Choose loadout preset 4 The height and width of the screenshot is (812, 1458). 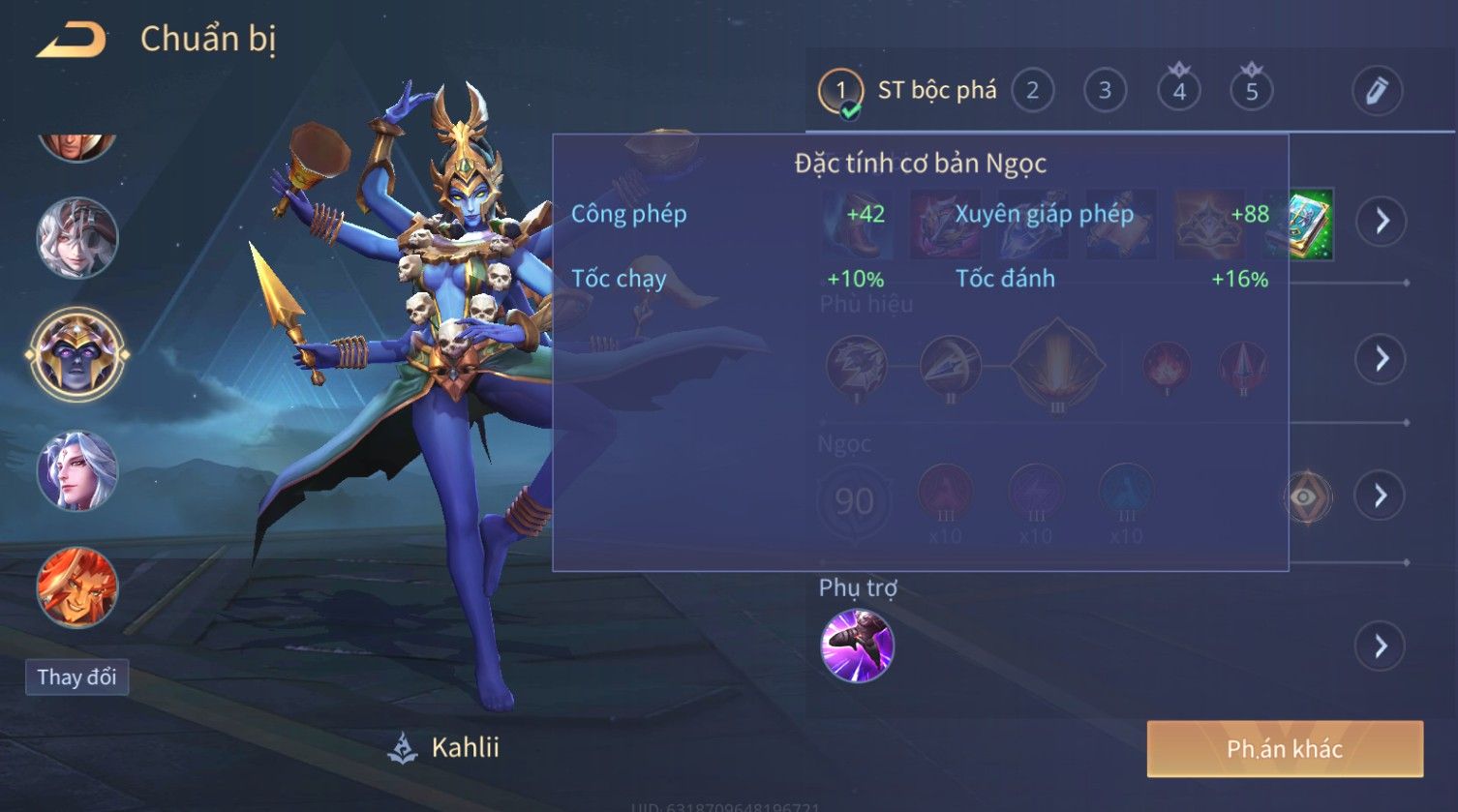(x=1179, y=91)
